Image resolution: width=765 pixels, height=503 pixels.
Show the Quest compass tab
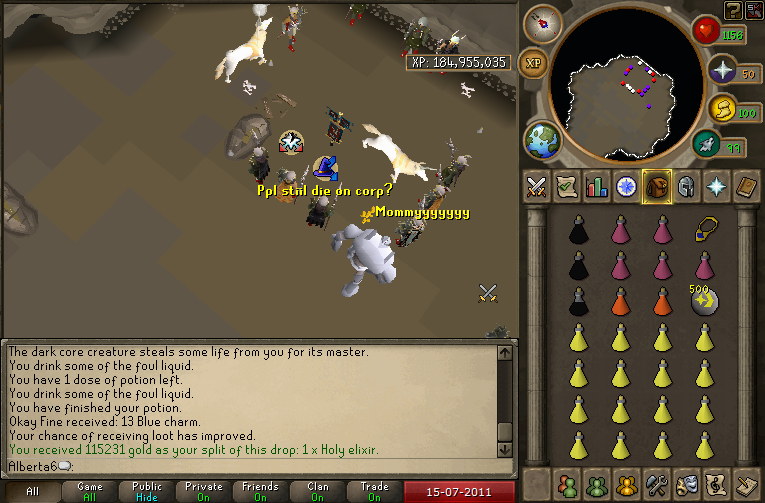tap(627, 187)
